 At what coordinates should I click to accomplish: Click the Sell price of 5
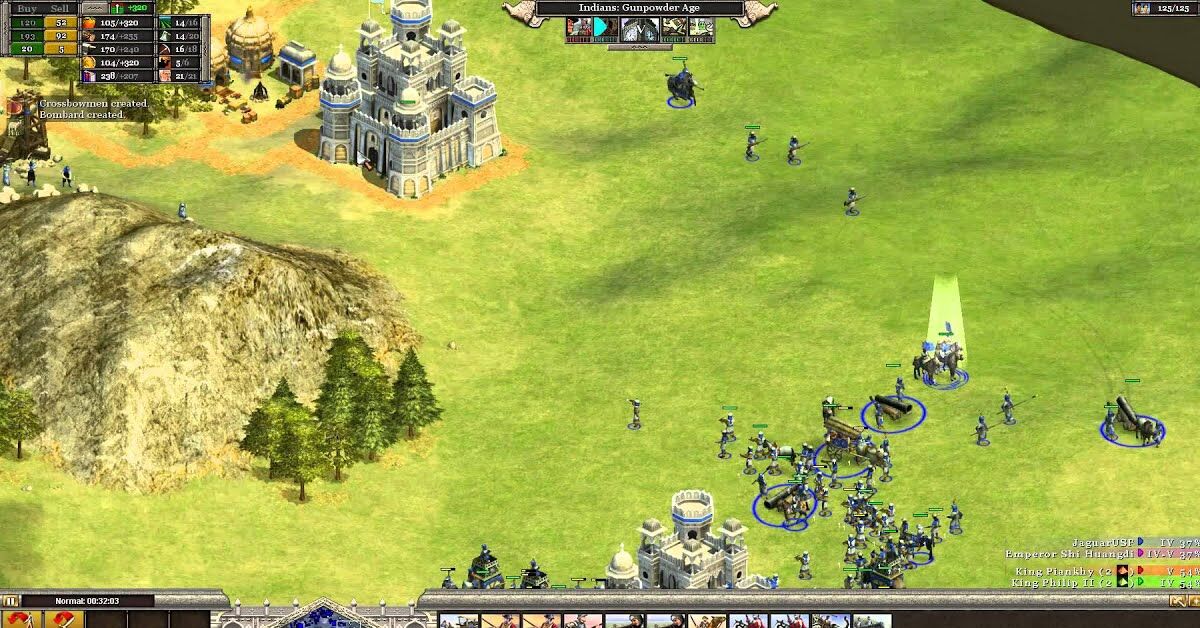point(61,48)
